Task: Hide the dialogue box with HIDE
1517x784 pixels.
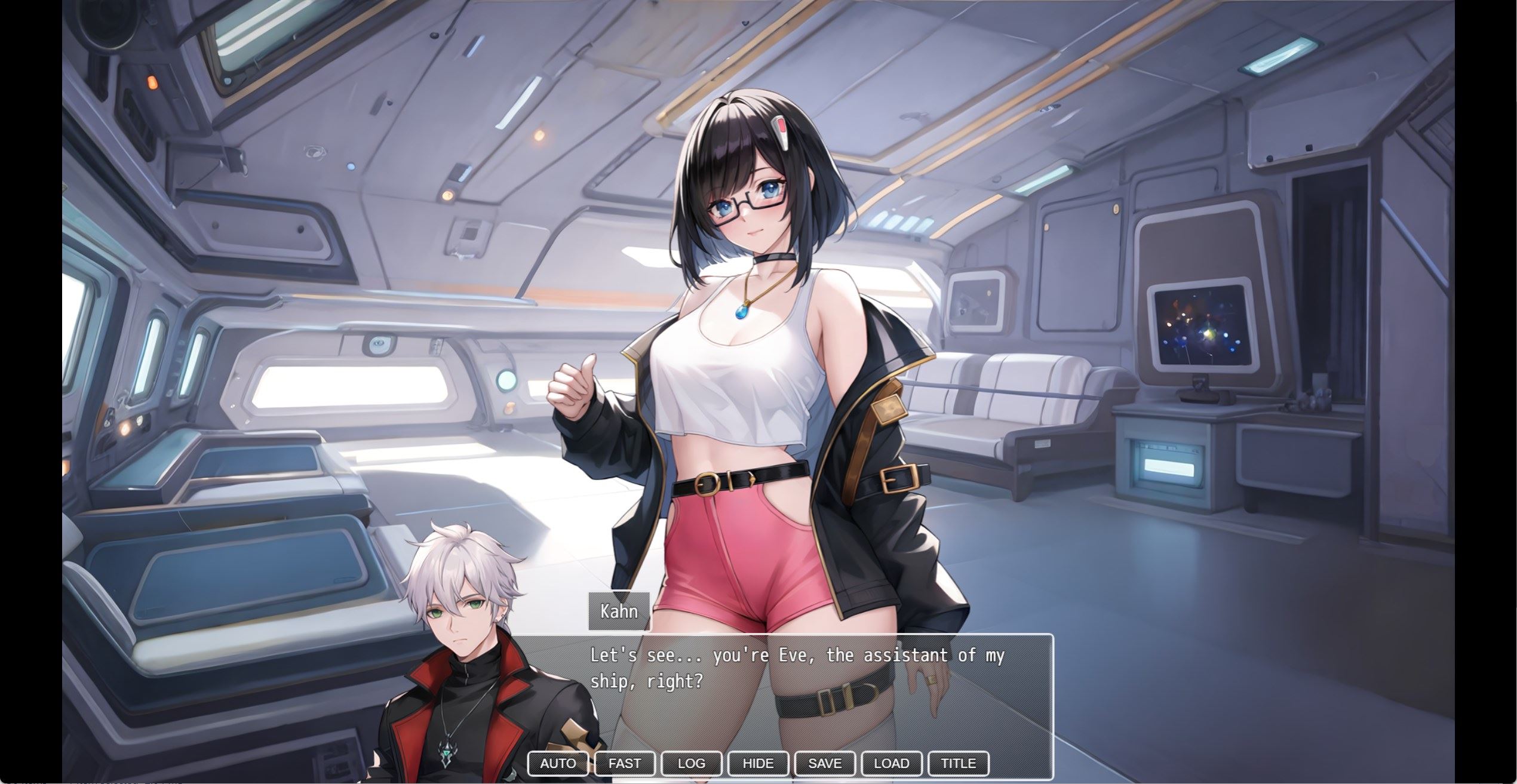Action: (x=758, y=763)
